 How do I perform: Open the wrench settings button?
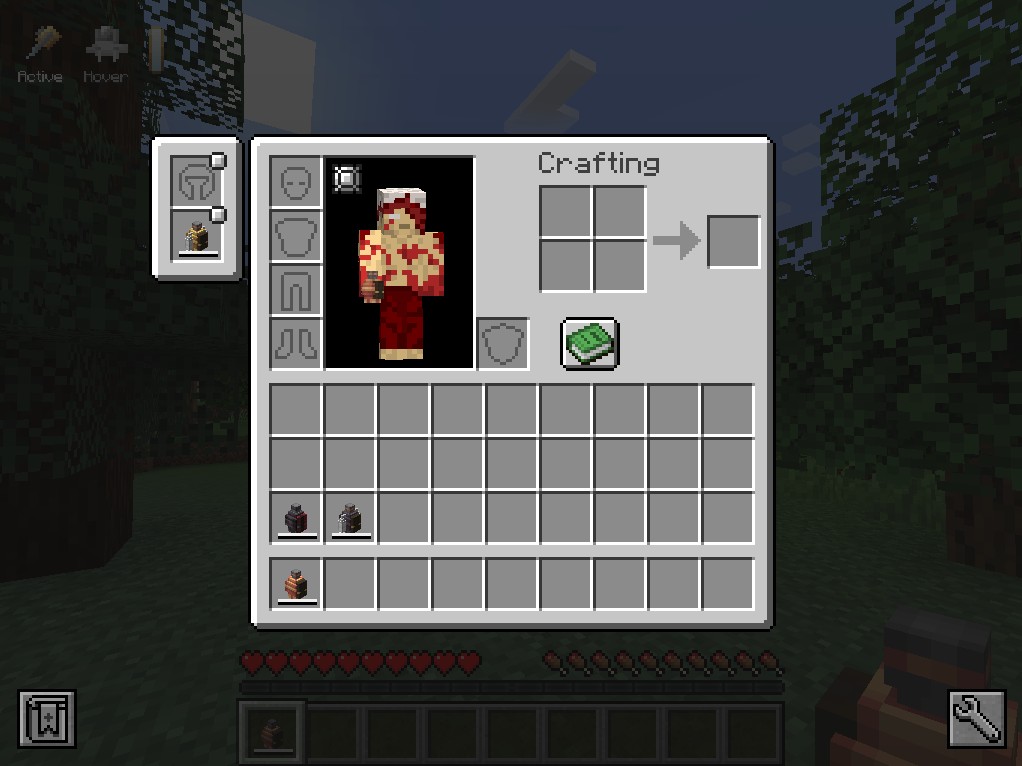(x=976, y=718)
